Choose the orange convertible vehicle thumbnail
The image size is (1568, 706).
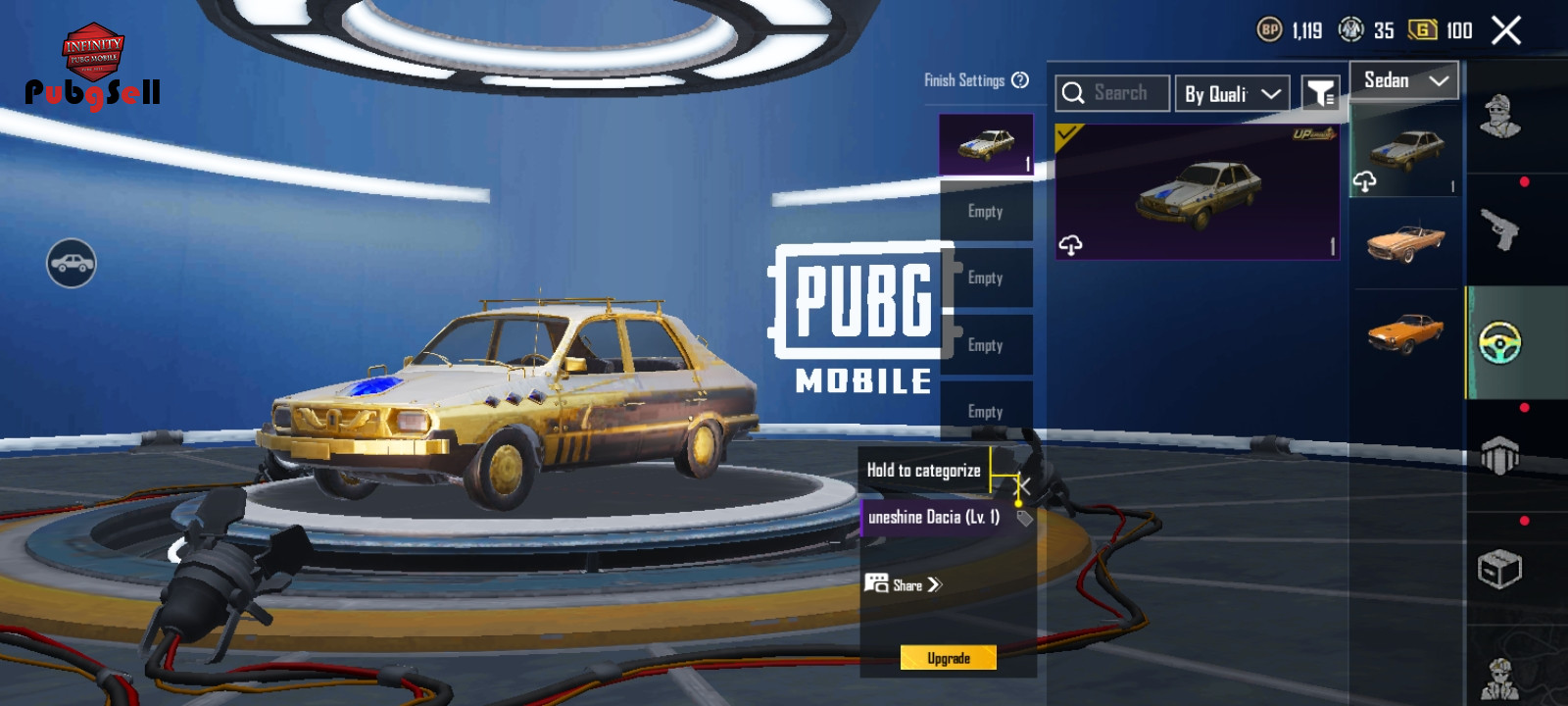[x=1405, y=242]
